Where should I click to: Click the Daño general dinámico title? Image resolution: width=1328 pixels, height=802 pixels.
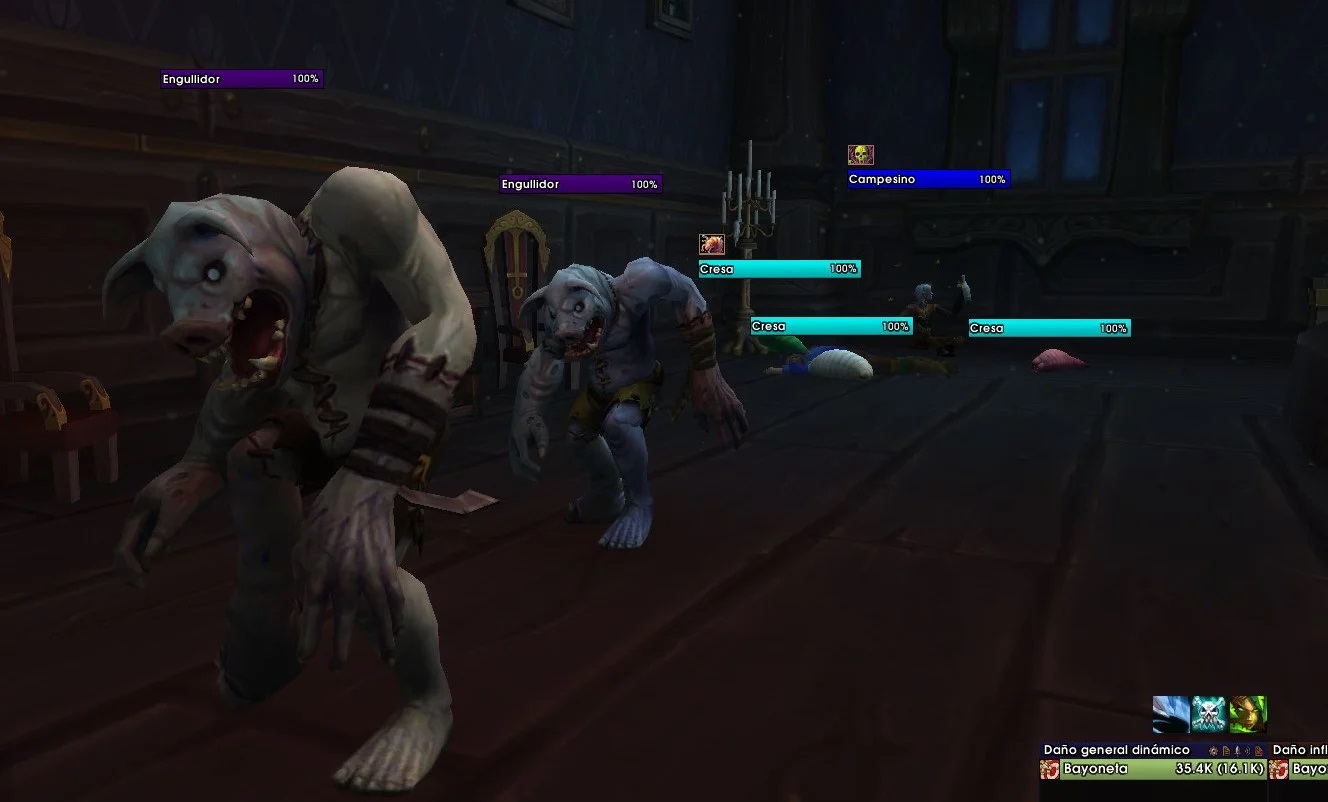(x=1116, y=750)
